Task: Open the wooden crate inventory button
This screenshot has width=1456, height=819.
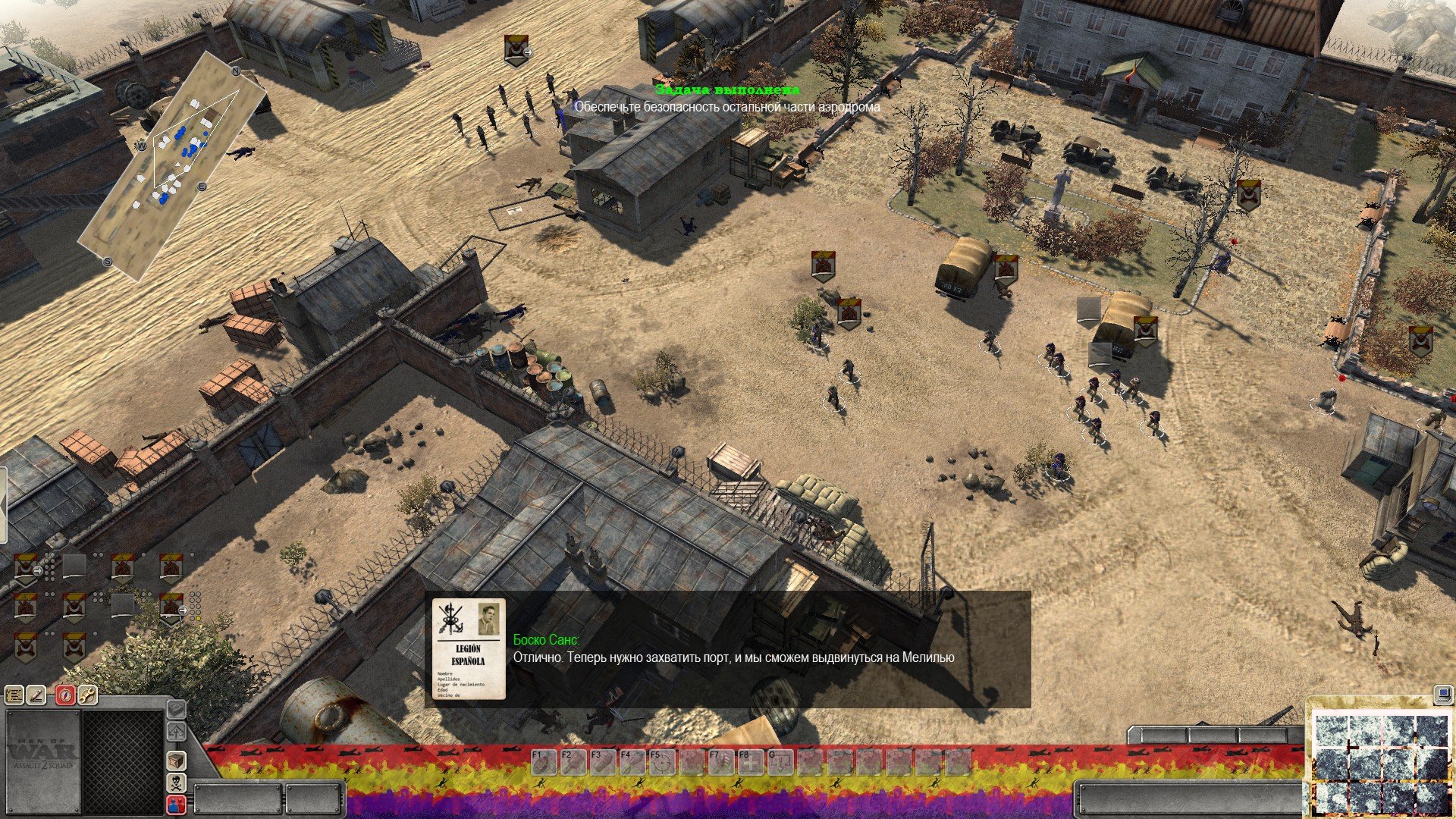Action: [x=176, y=760]
